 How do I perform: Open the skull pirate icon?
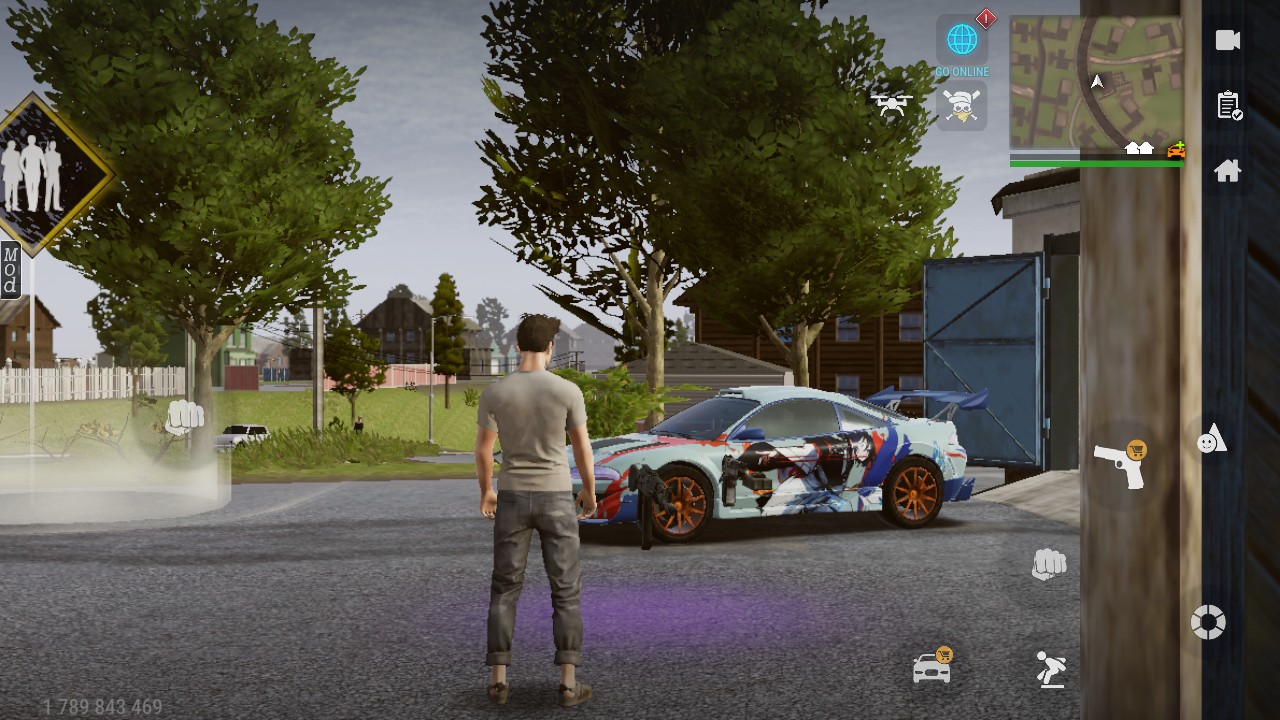(962, 105)
